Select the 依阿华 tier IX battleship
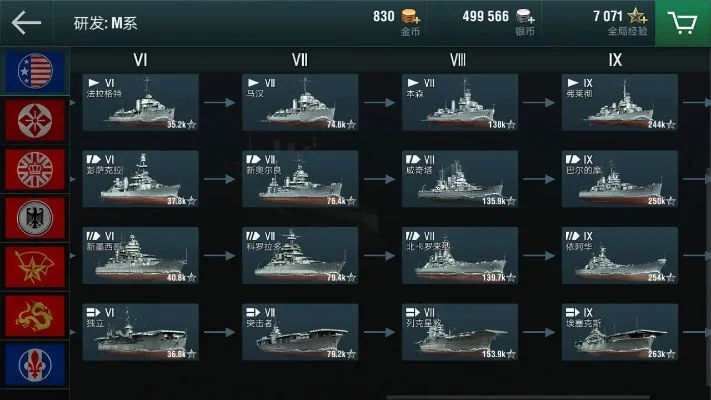The width and height of the screenshot is (711, 400). click(x=619, y=255)
